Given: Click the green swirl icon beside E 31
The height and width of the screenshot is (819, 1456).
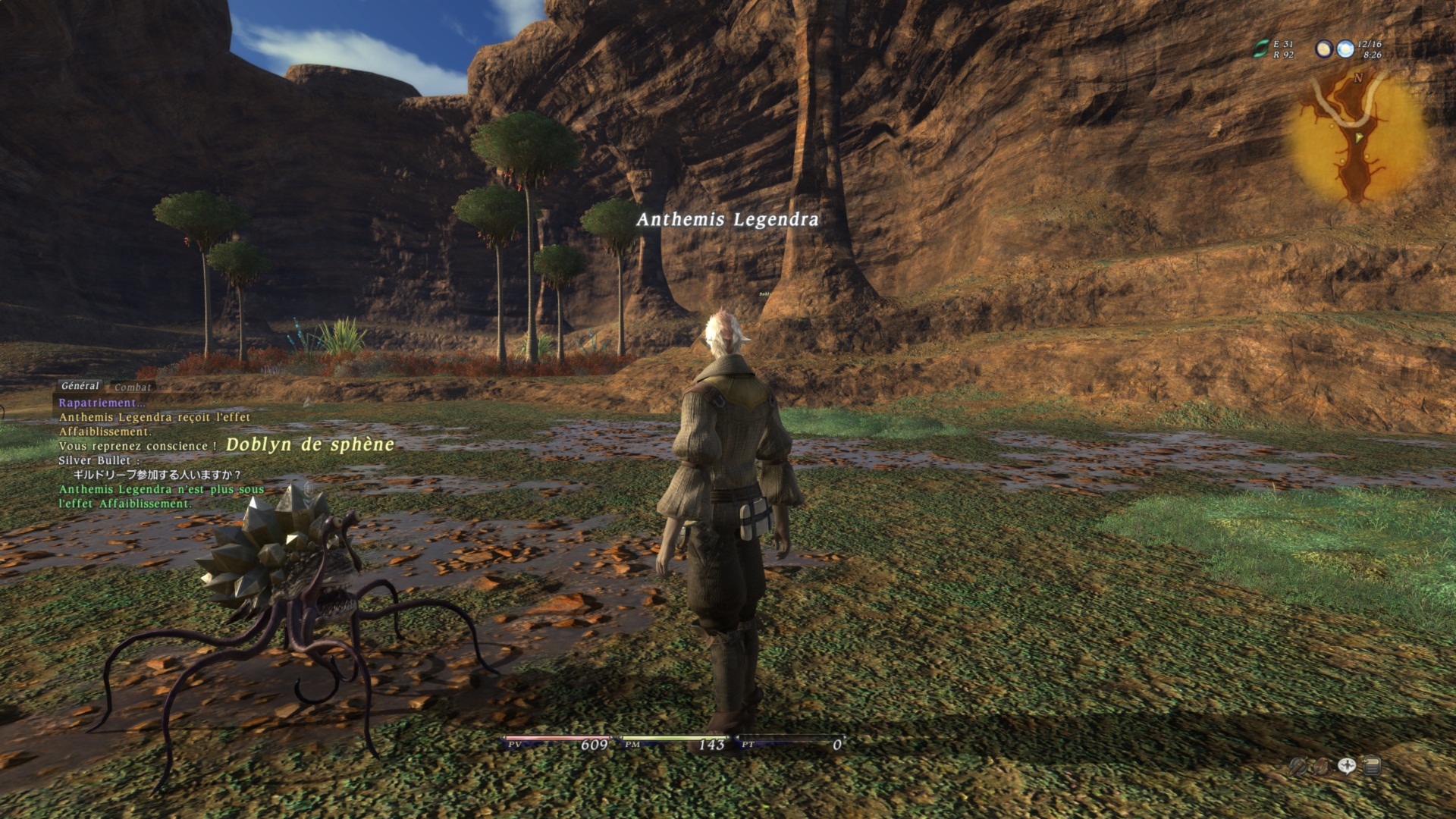Looking at the screenshot, I should point(1260,49).
